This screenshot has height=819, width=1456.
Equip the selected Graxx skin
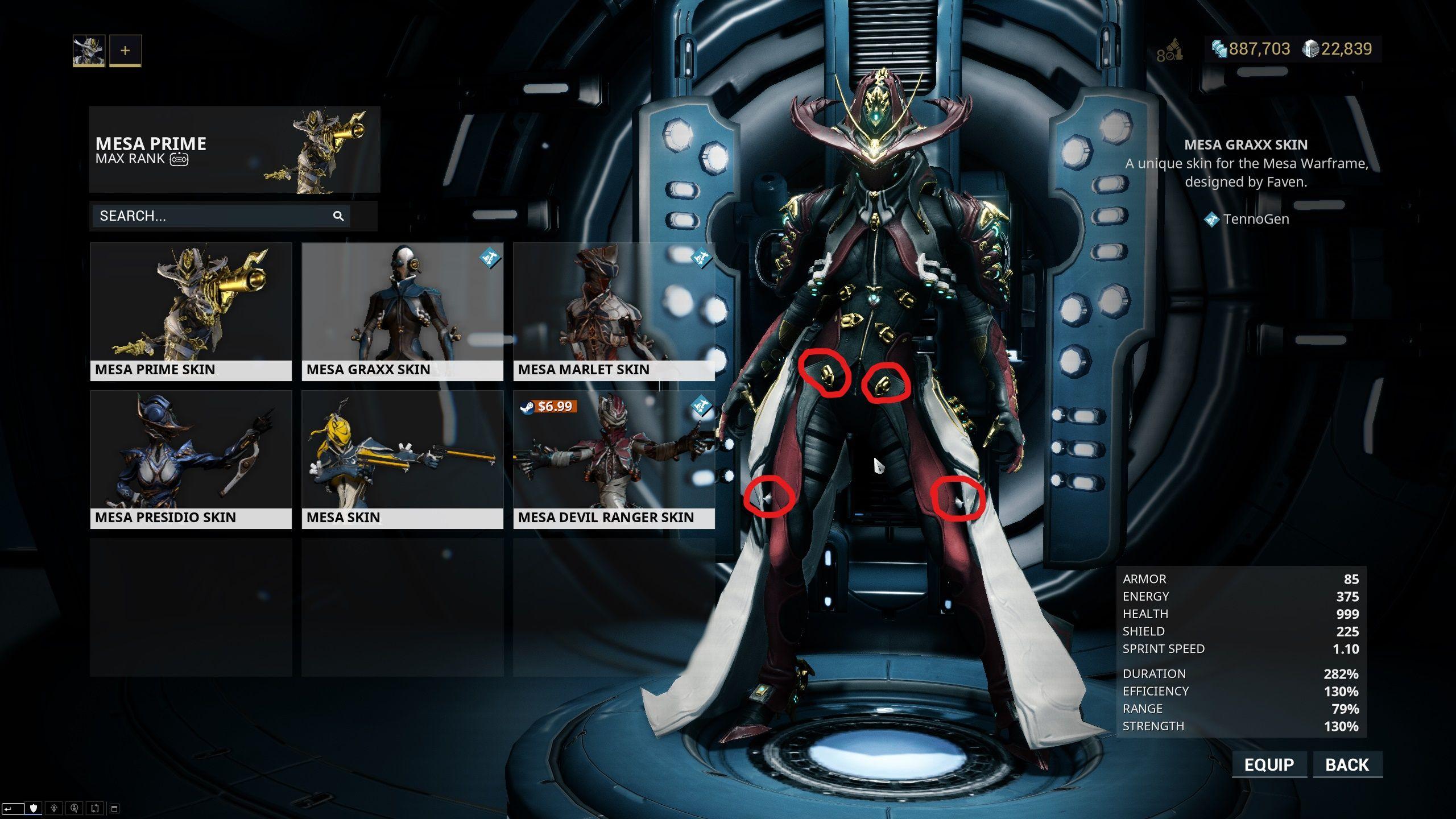[1269, 764]
